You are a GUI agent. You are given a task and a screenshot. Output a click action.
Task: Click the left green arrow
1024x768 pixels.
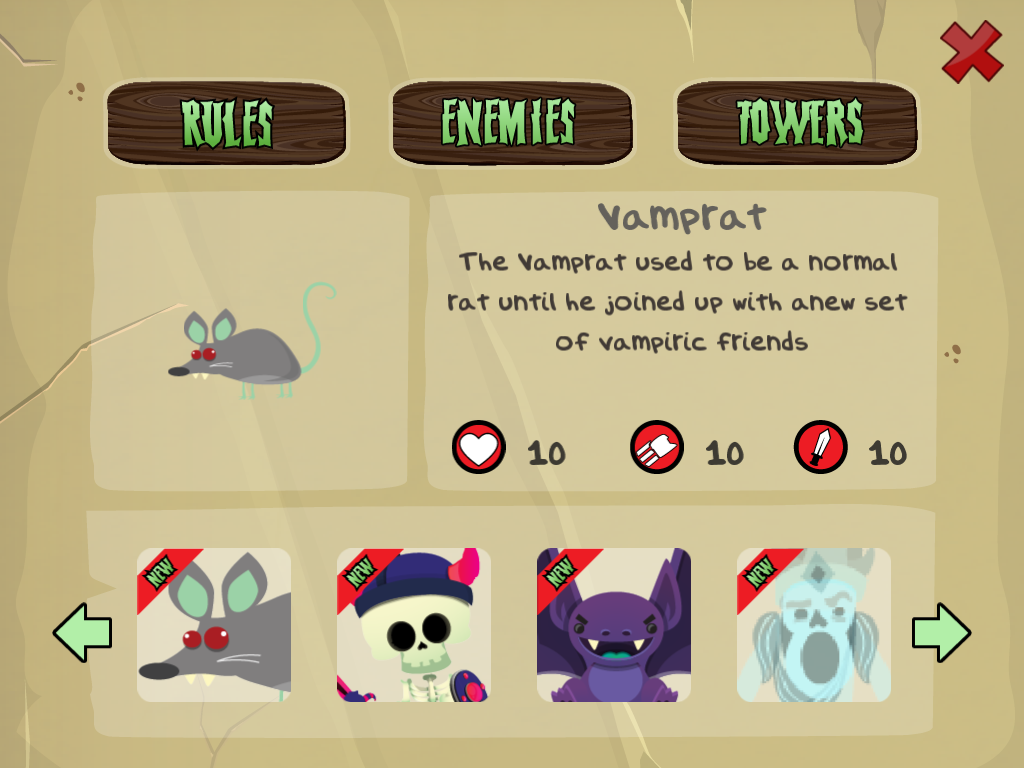pos(82,632)
